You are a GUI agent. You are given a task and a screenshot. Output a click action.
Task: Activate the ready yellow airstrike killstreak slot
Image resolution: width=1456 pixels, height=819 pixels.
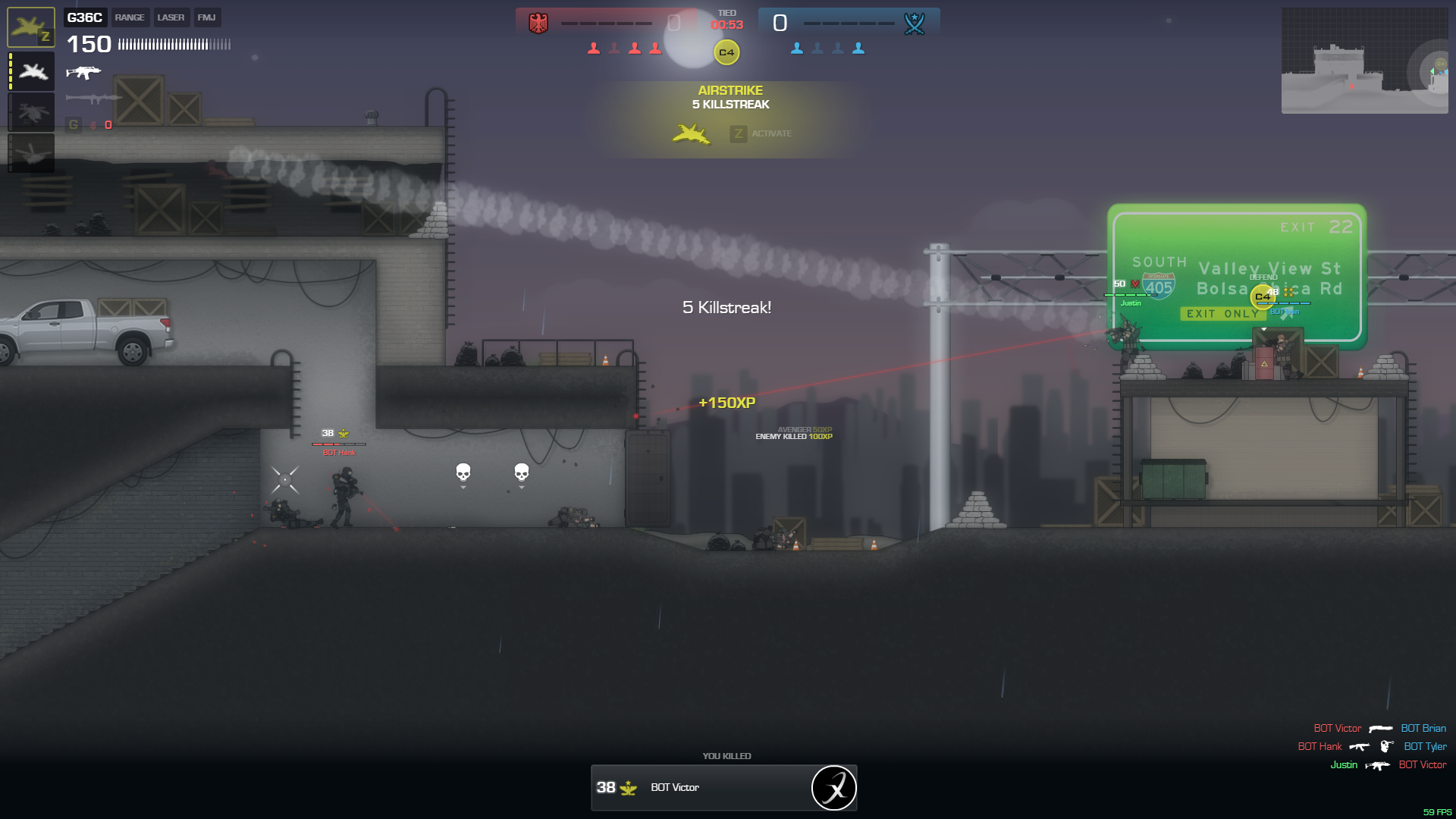coord(31,27)
